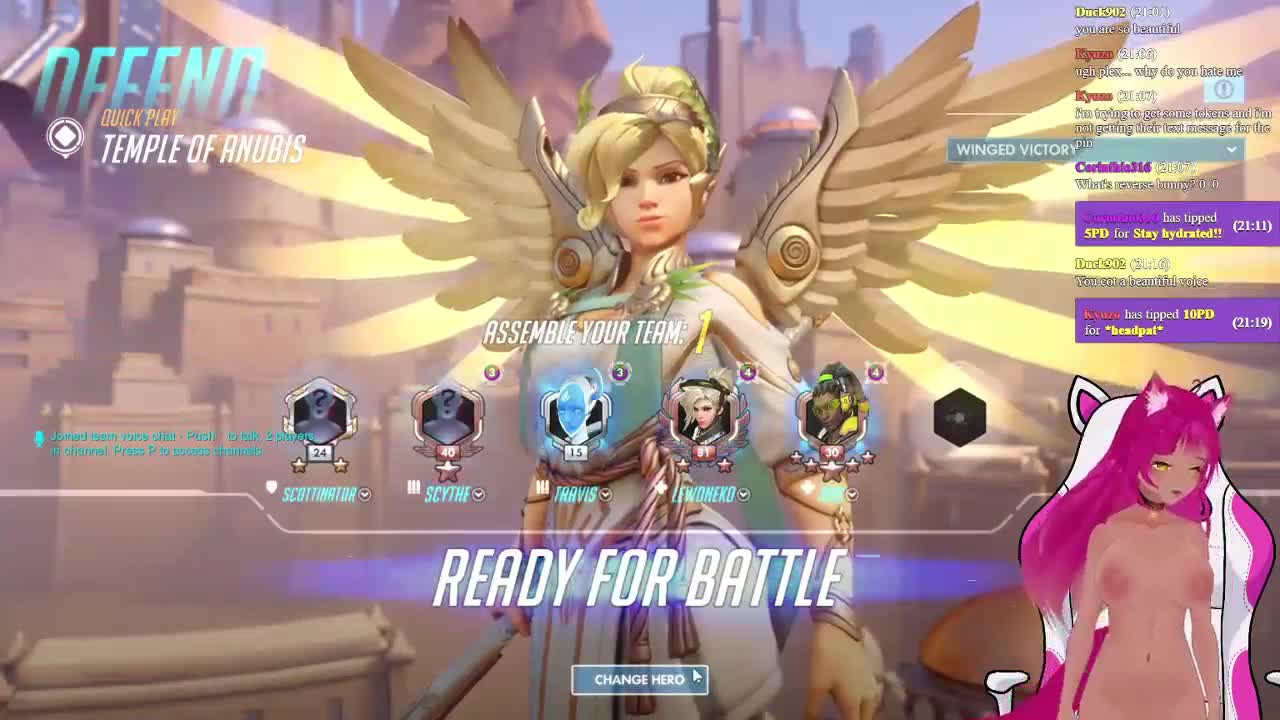Expand the arrow next to Lewdneko's name
This screenshot has height=720, width=1280.
744,495
